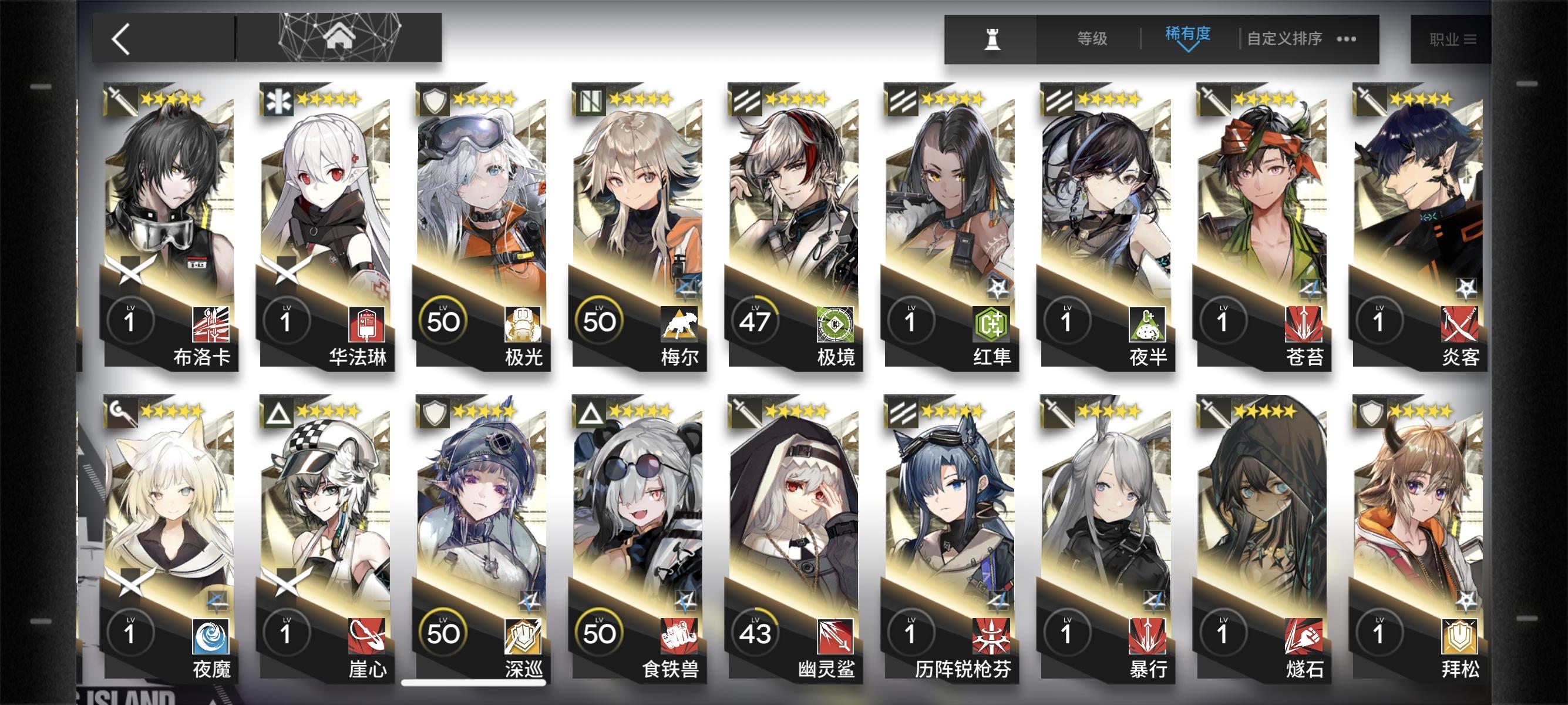Select the 等级 sorting option
The height and width of the screenshot is (705, 1568).
1093,38
